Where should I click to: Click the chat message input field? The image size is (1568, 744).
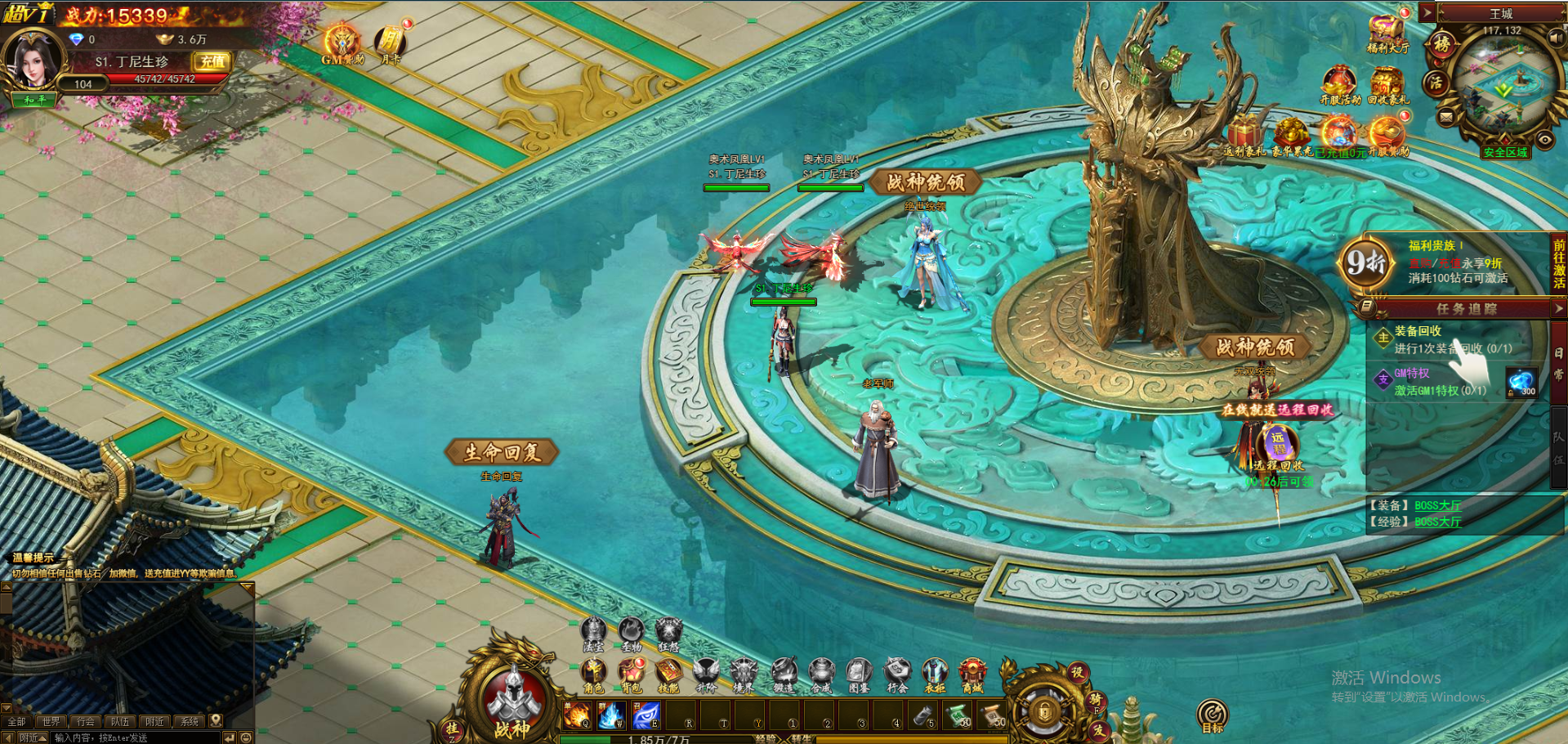tap(135, 737)
